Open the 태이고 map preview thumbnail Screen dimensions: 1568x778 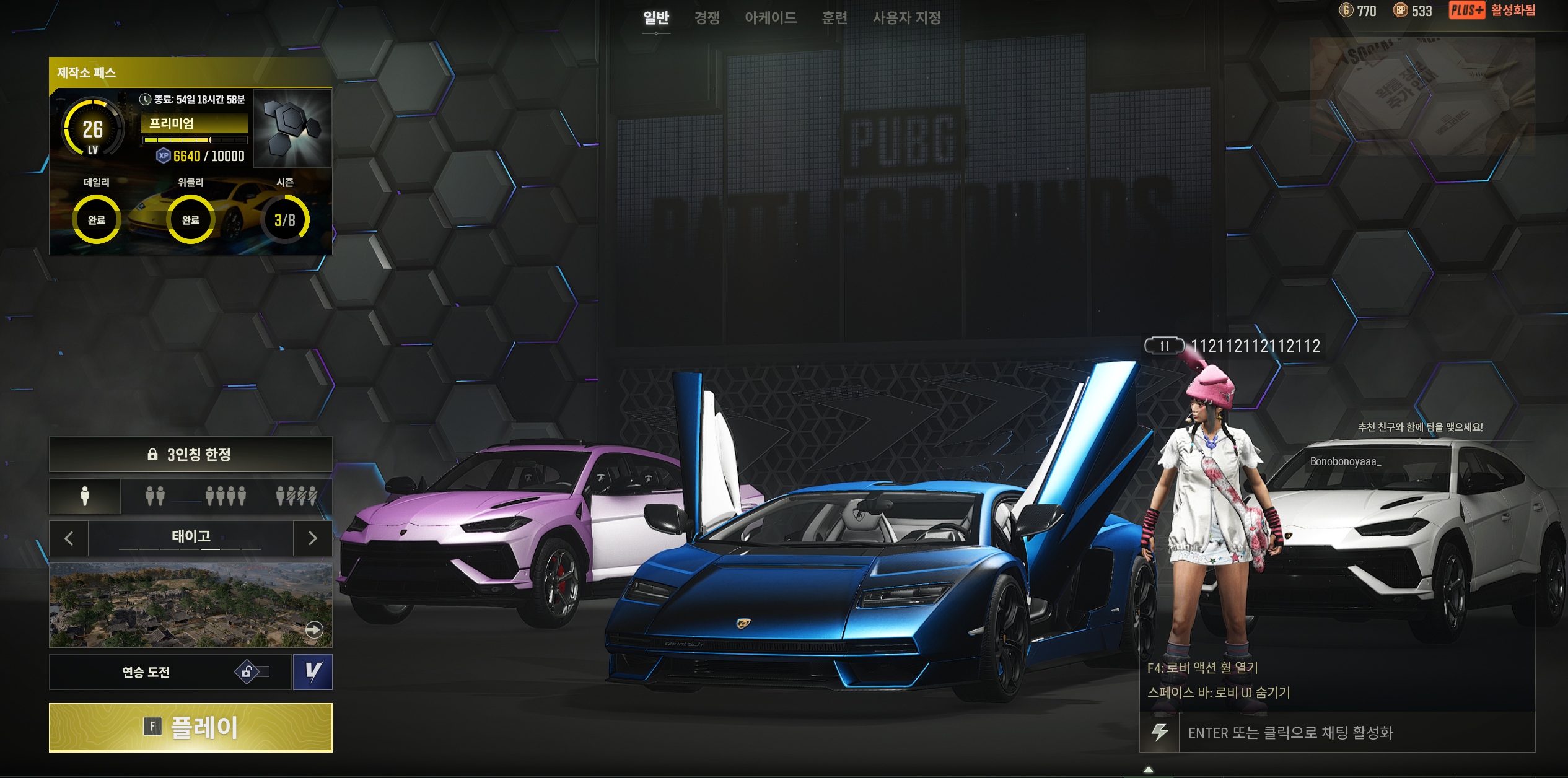(191, 605)
